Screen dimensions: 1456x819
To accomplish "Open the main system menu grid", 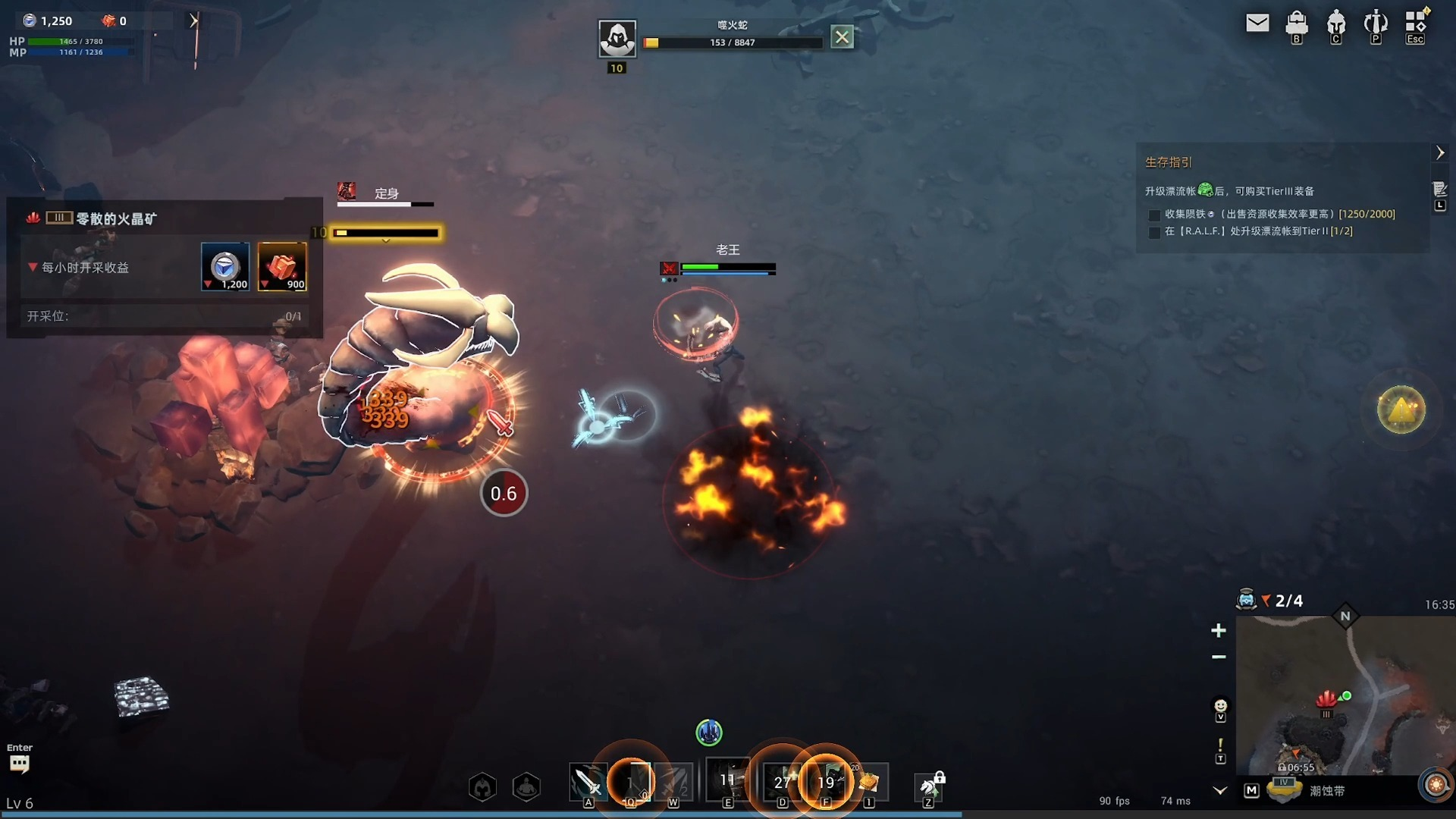I will click(1415, 22).
